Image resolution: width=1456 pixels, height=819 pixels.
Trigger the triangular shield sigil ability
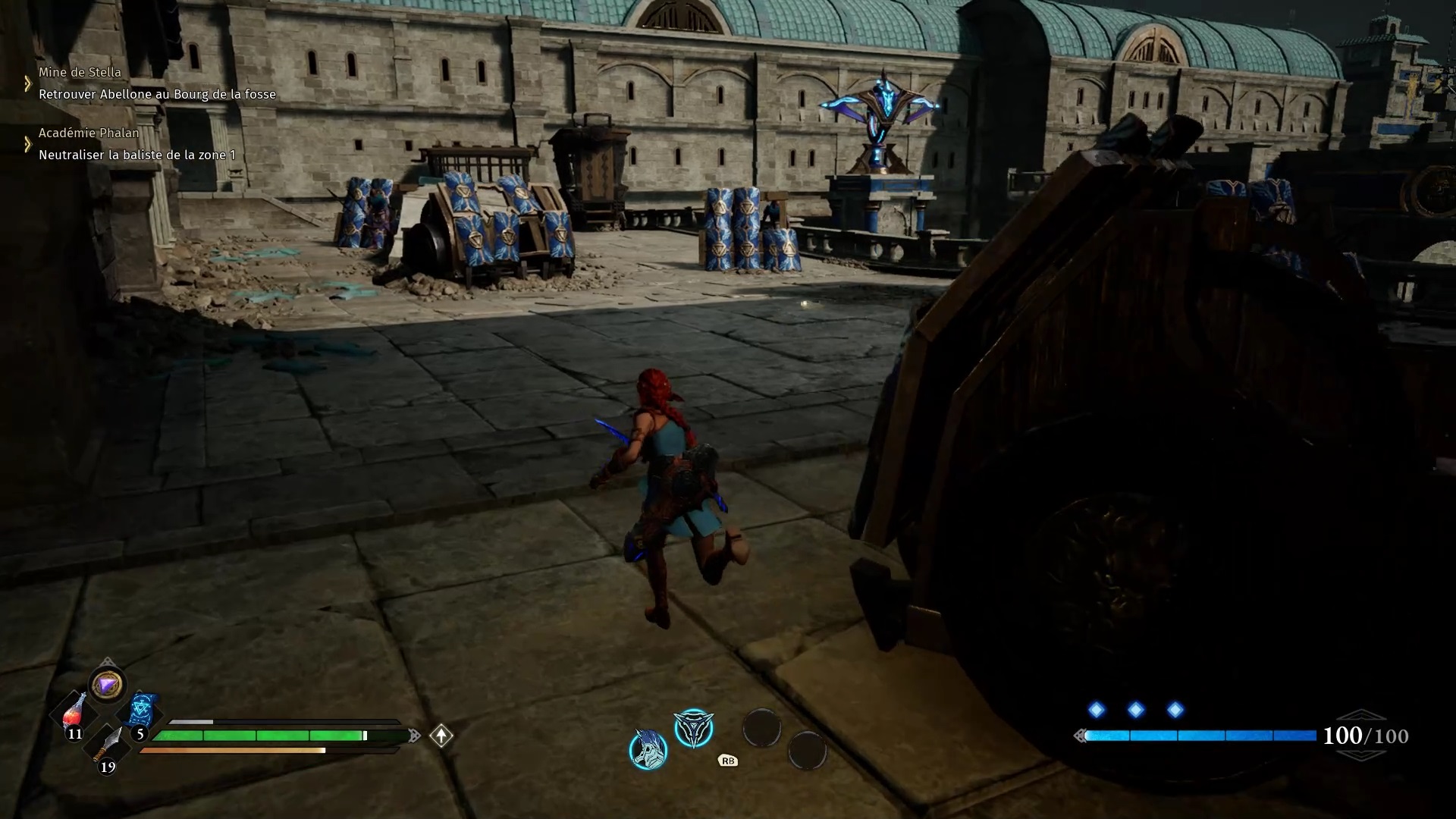click(x=693, y=728)
